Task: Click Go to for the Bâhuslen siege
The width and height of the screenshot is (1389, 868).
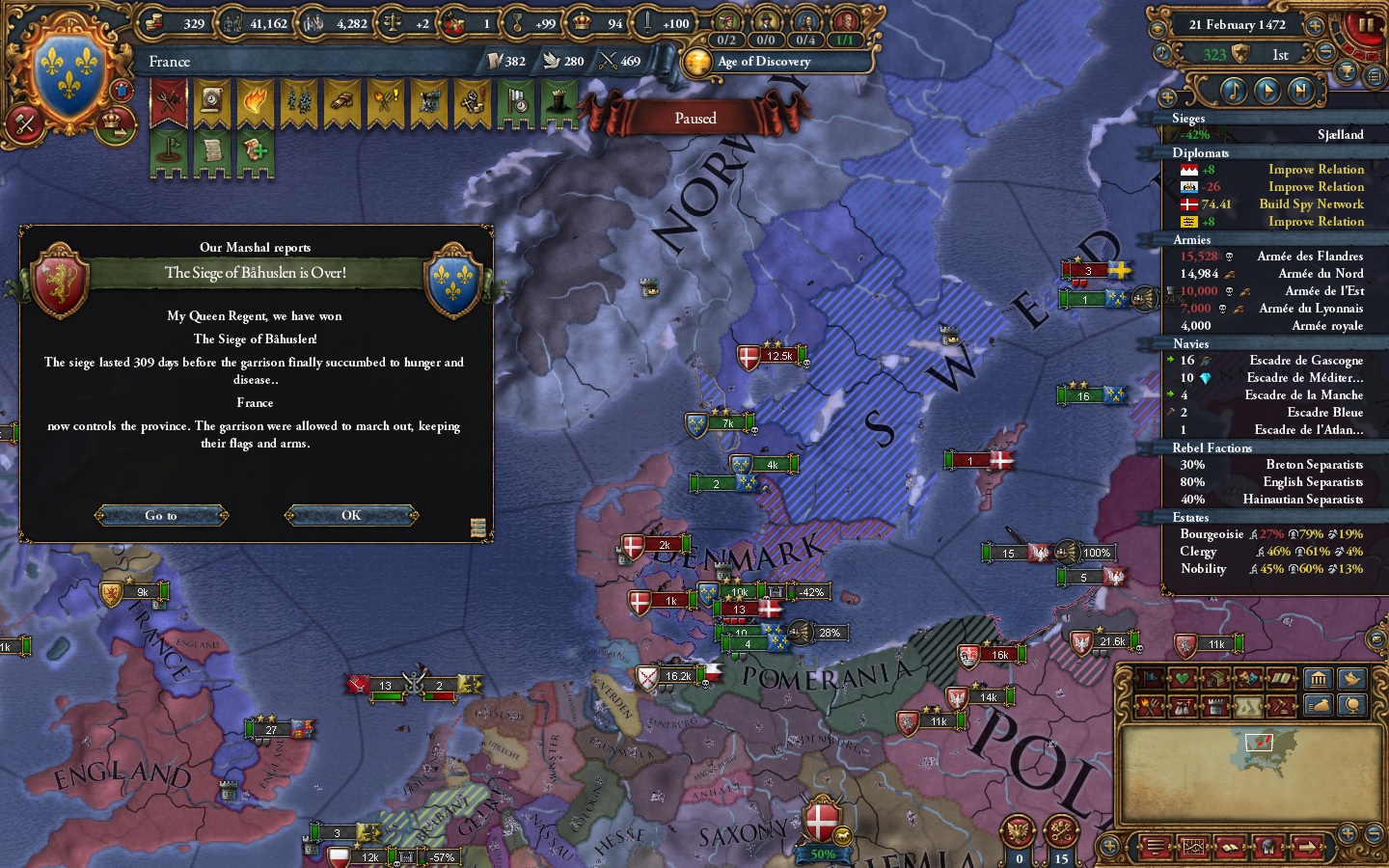Action: tap(161, 515)
